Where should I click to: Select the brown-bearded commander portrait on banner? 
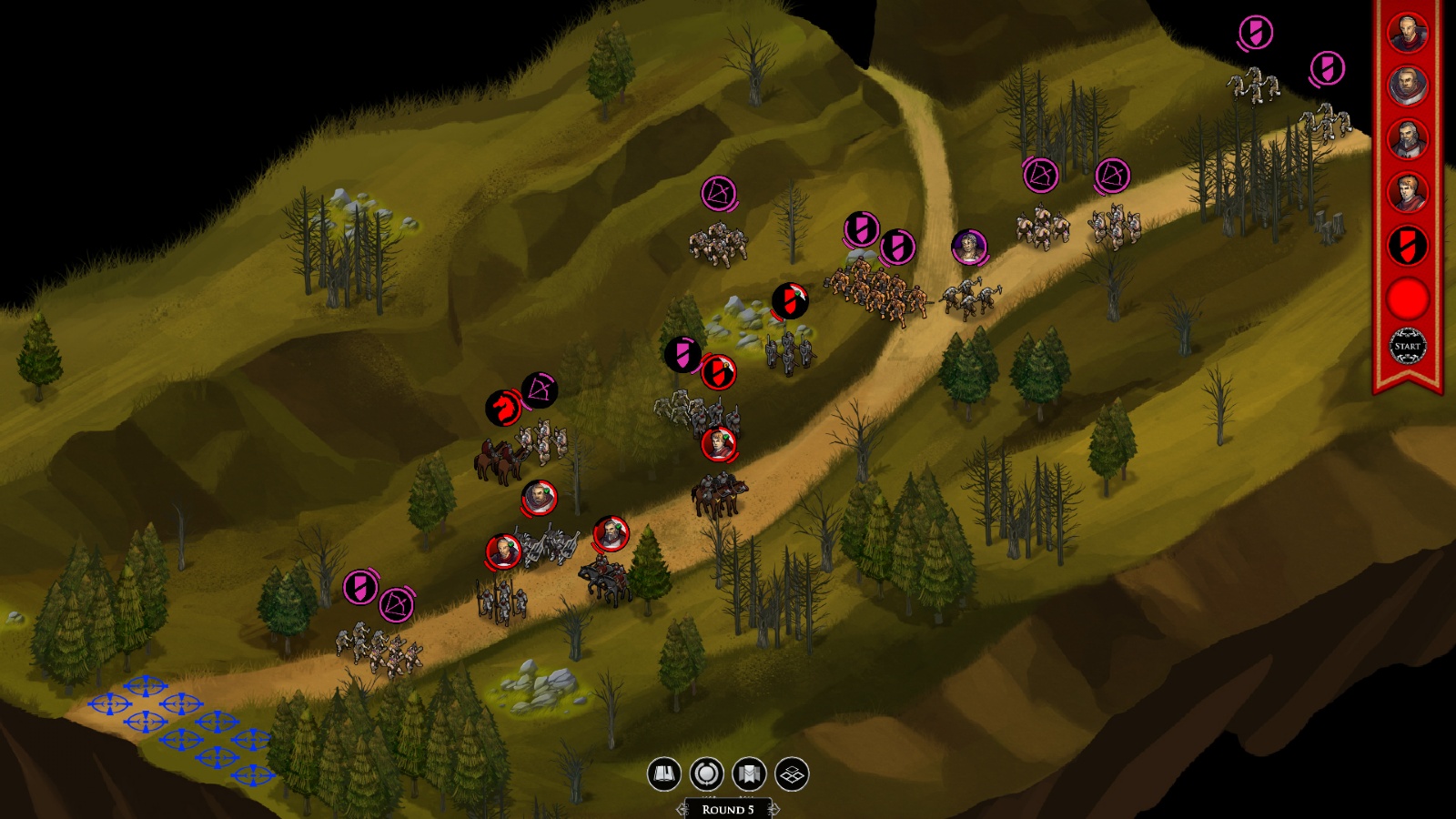[1407, 86]
